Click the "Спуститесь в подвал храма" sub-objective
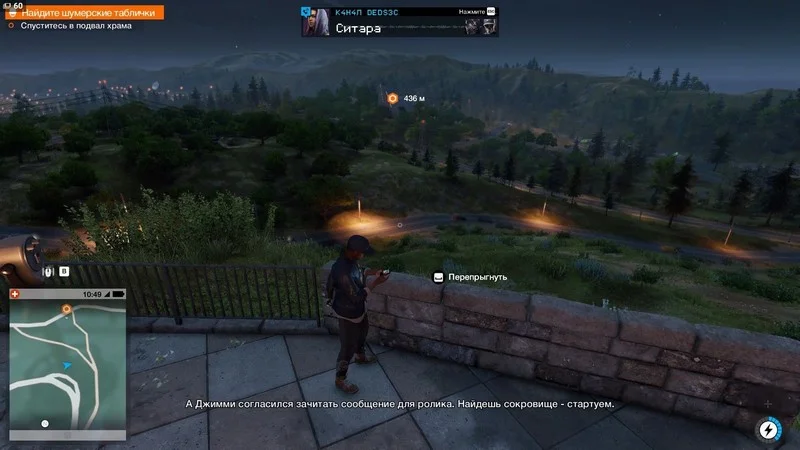Screen dimensions: 800x450 coord(76,26)
